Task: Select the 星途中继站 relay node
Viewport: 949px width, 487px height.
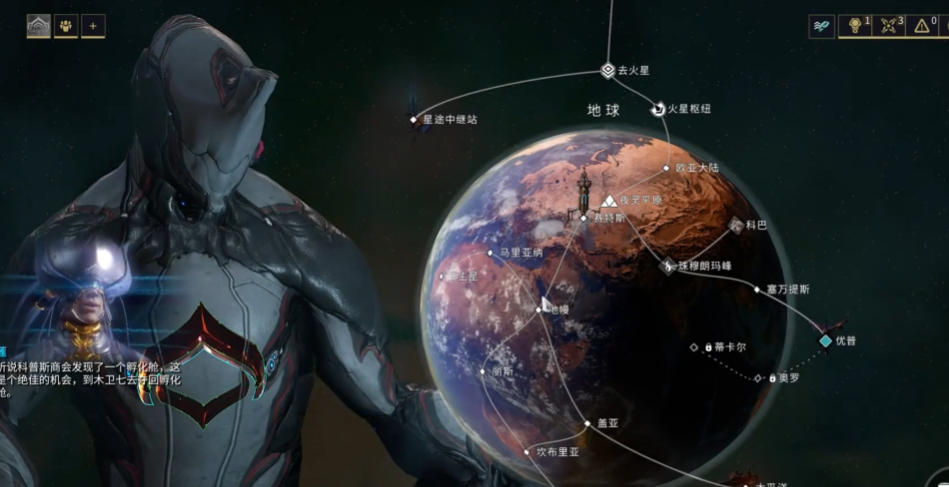Action: tap(414, 120)
